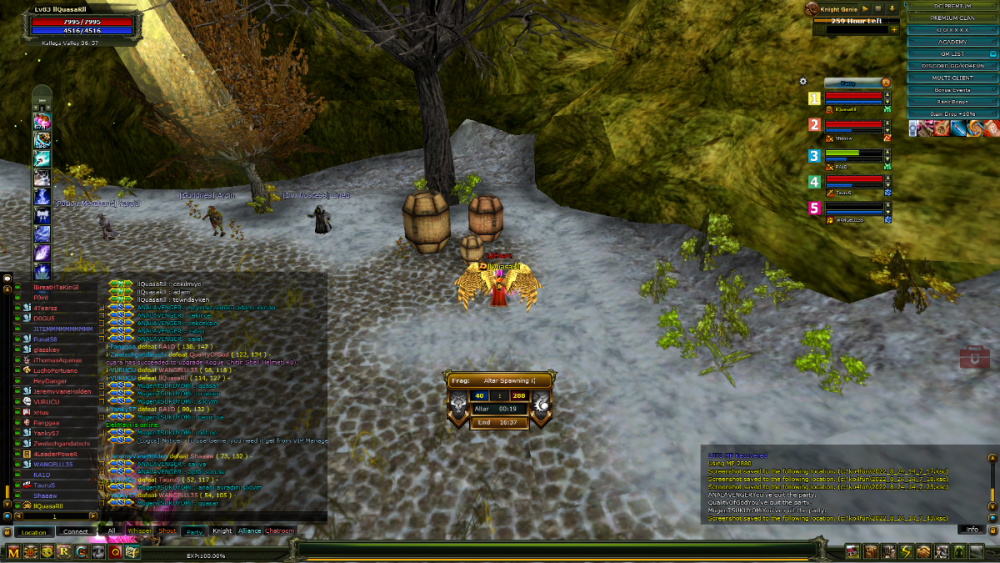Open the Academy panel
Viewport: 1000px width, 563px height.
pyautogui.click(x=952, y=42)
